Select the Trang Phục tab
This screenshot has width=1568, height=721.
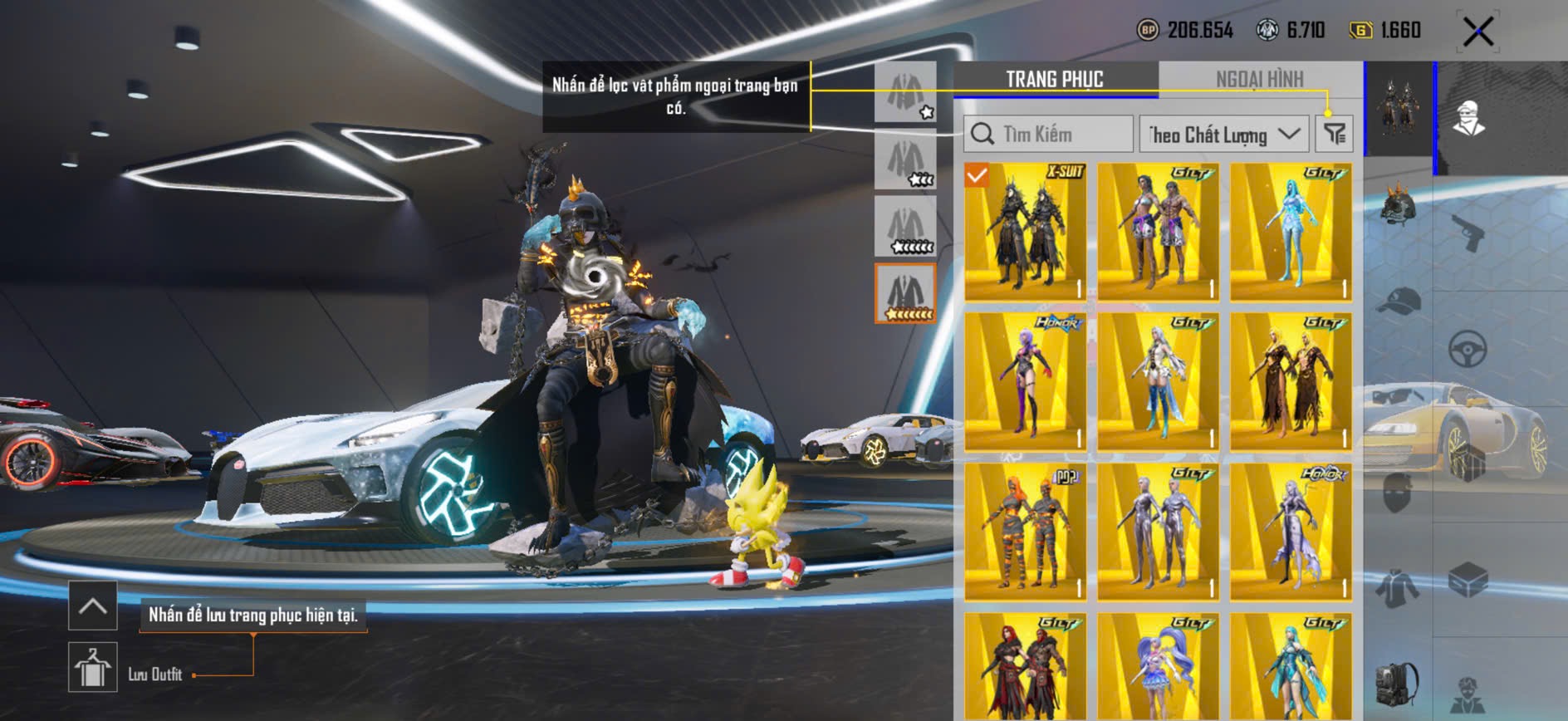[x=1055, y=80]
